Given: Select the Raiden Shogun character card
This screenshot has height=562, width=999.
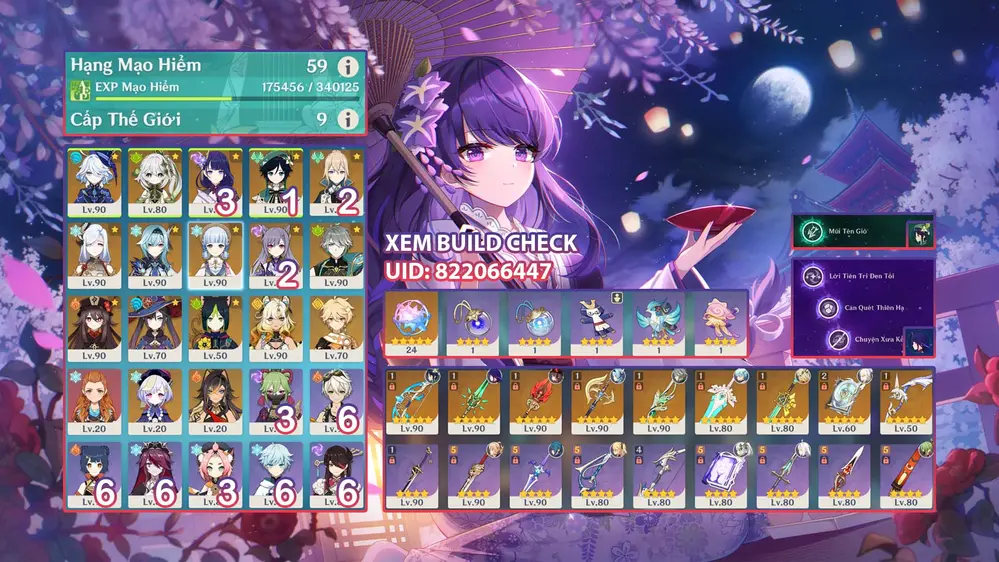Looking at the screenshot, I should (x=216, y=182).
